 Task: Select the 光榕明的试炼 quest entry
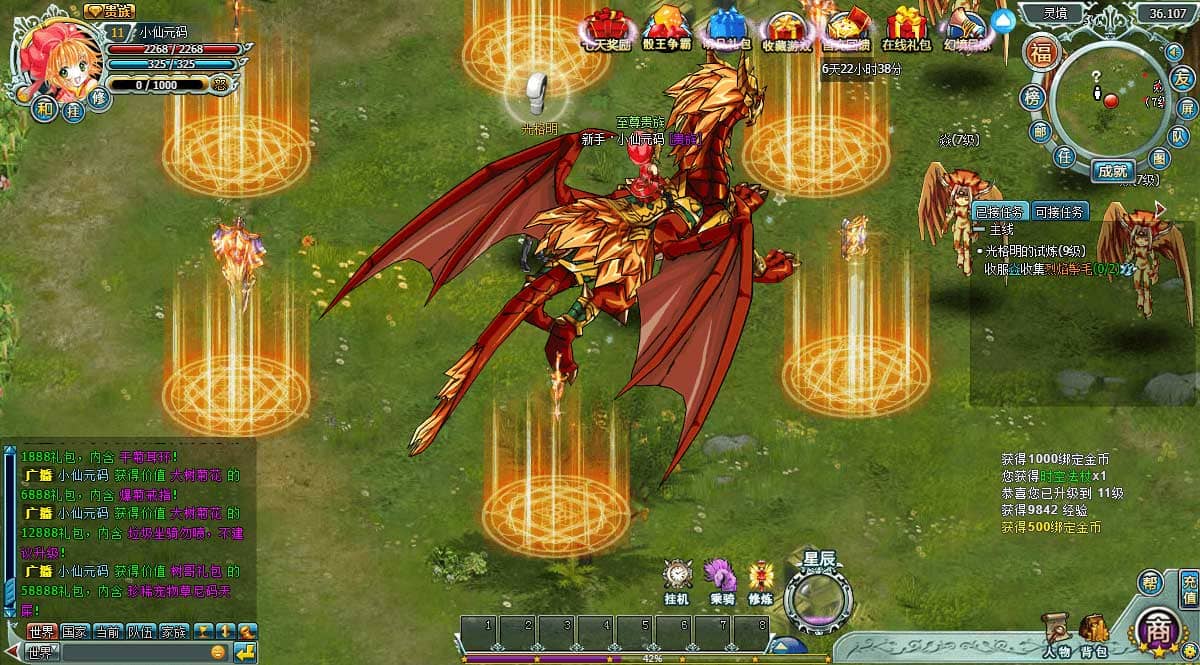click(1036, 251)
